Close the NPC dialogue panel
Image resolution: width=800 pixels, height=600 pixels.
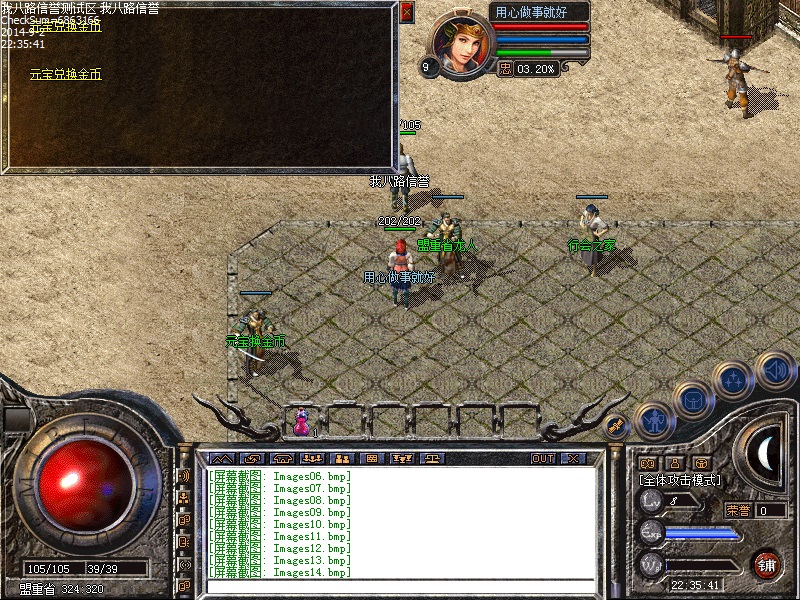coord(406,13)
